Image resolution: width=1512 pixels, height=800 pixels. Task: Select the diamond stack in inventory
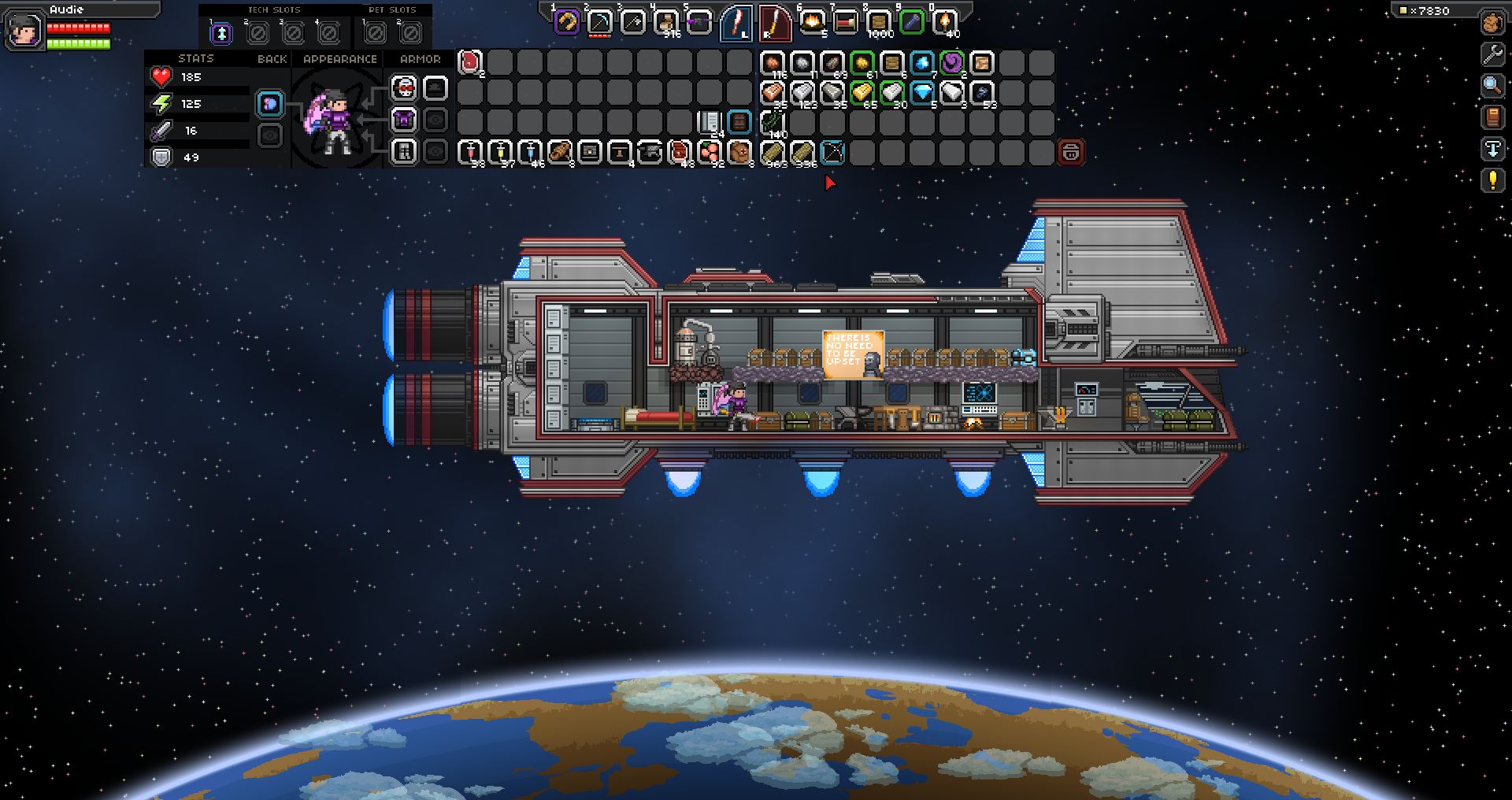point(922,92)
